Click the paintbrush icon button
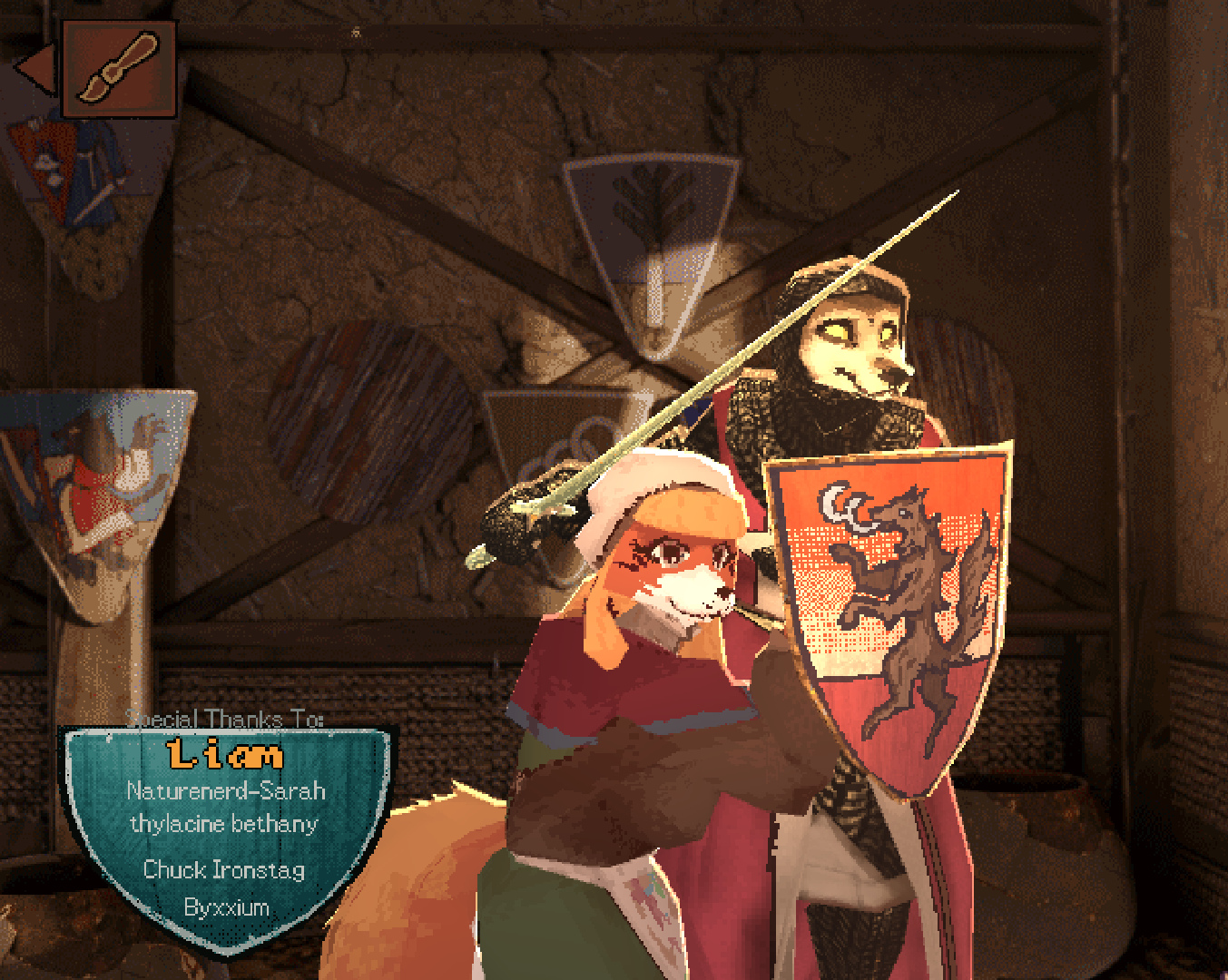The width and height of the screenshot is (1228, 980). pyautogui.click(x=119, y=69)
